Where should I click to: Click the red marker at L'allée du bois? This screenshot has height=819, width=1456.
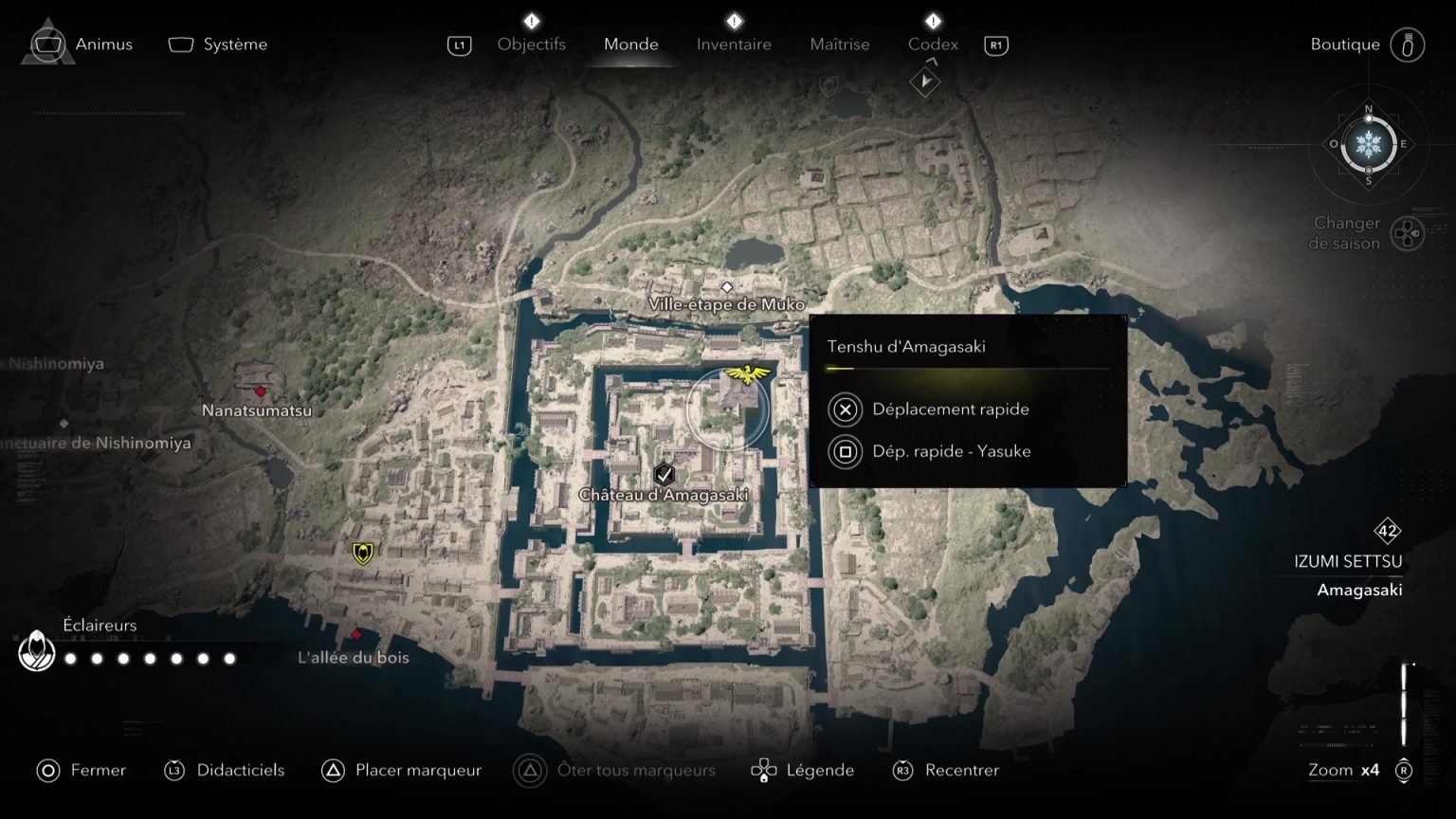tap(358, 636)
